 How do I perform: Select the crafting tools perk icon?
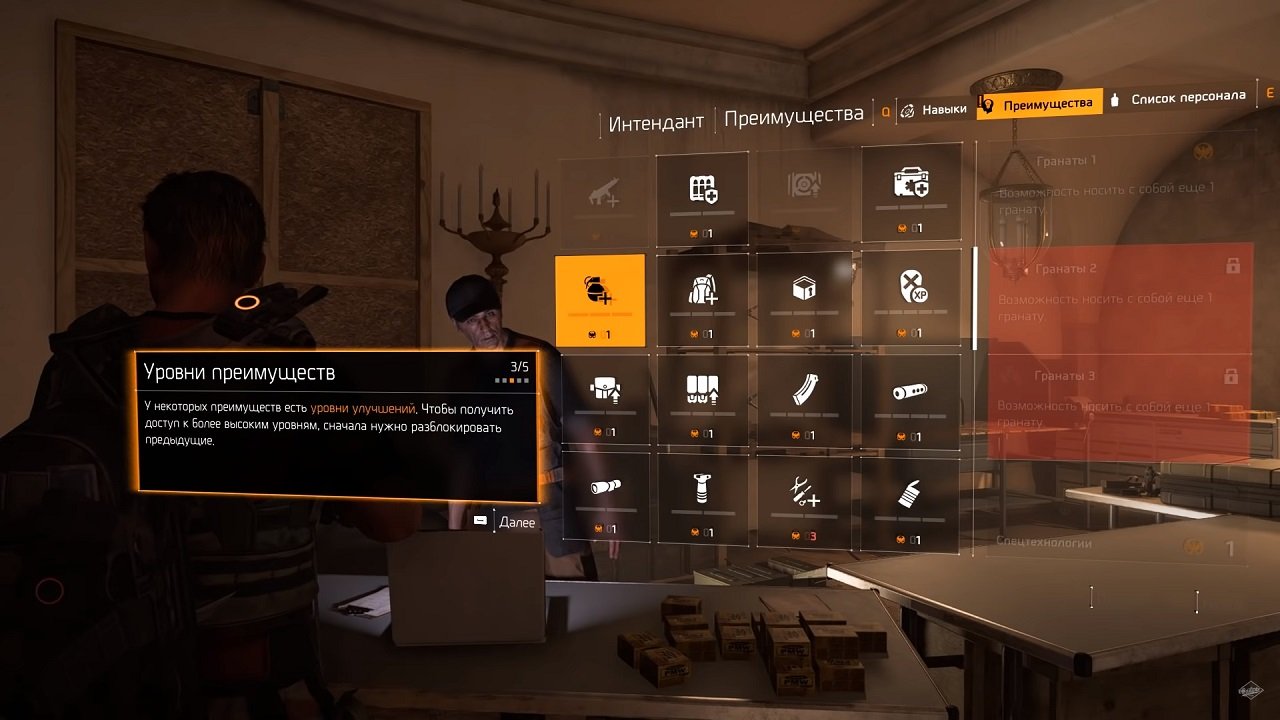[805, 498]
